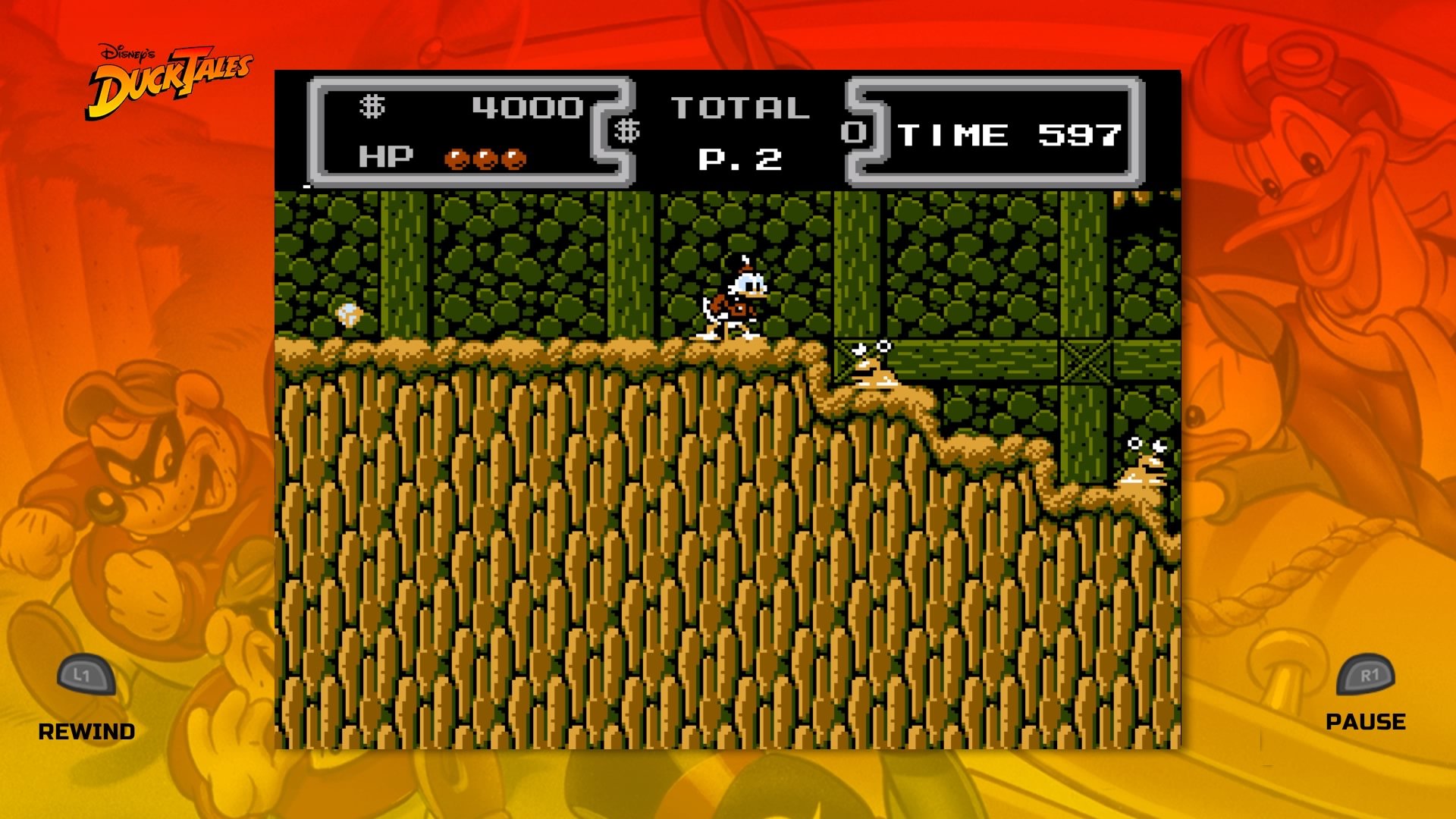Click the rat enemy on the ledge
The width and height of the screenshot is (1456, 819).
pos(873,365)
